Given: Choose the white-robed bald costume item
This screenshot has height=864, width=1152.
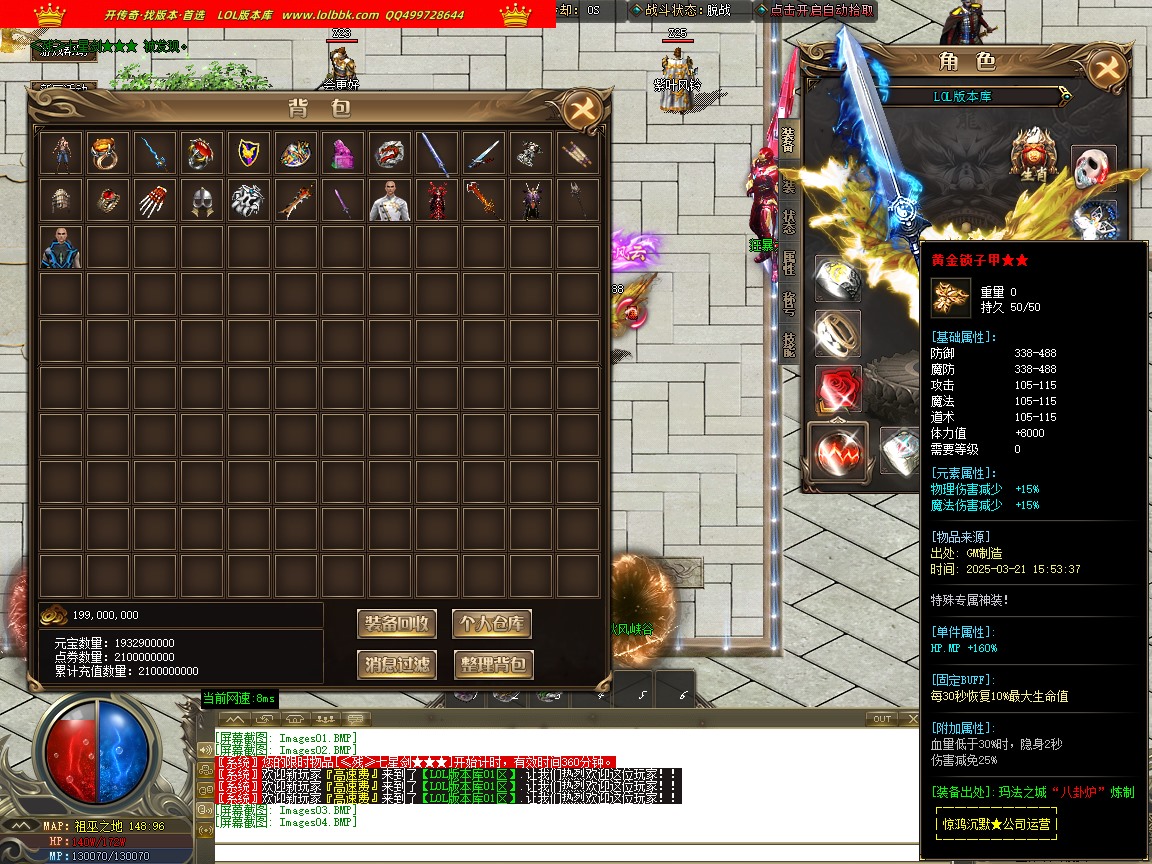Looking at the screenshot, I should [389, 200].
